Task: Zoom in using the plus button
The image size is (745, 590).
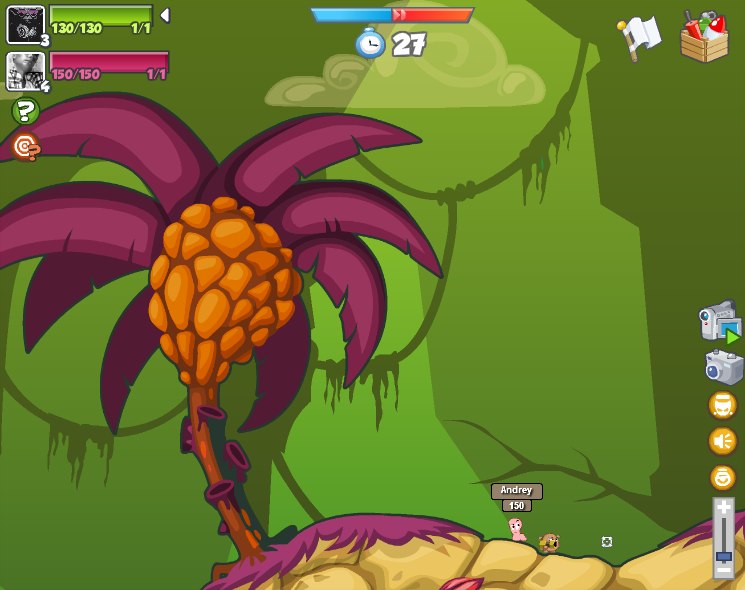Action: click(723, 508)
